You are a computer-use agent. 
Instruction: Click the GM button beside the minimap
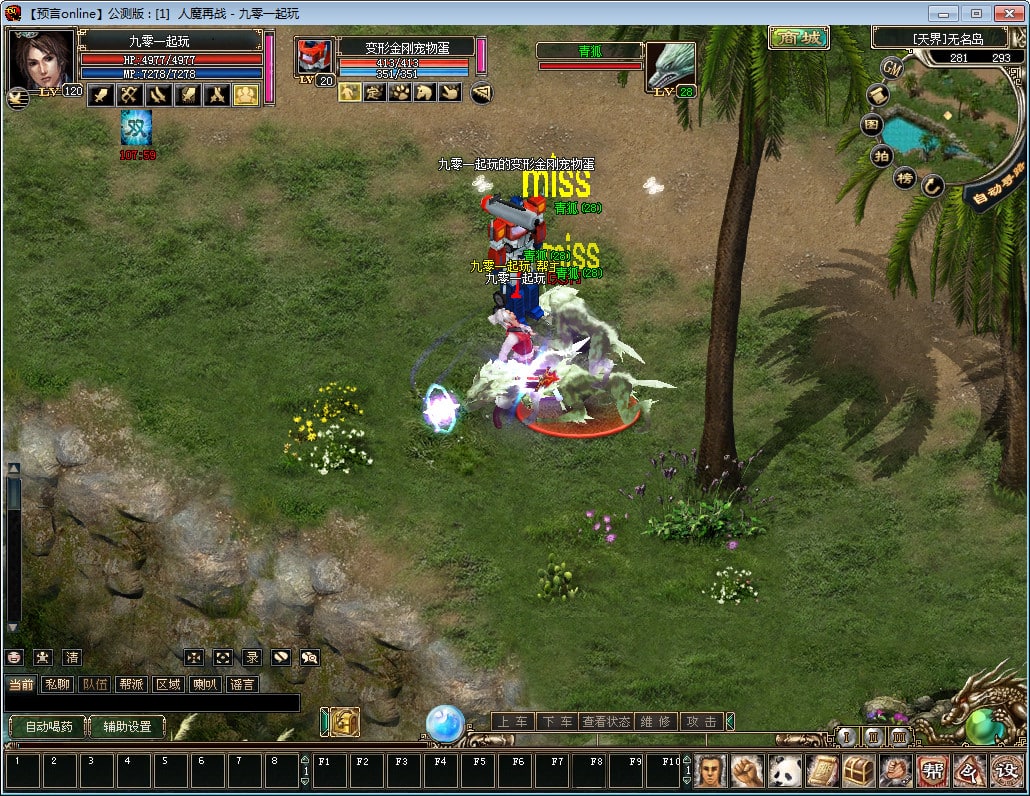point(892,68)
